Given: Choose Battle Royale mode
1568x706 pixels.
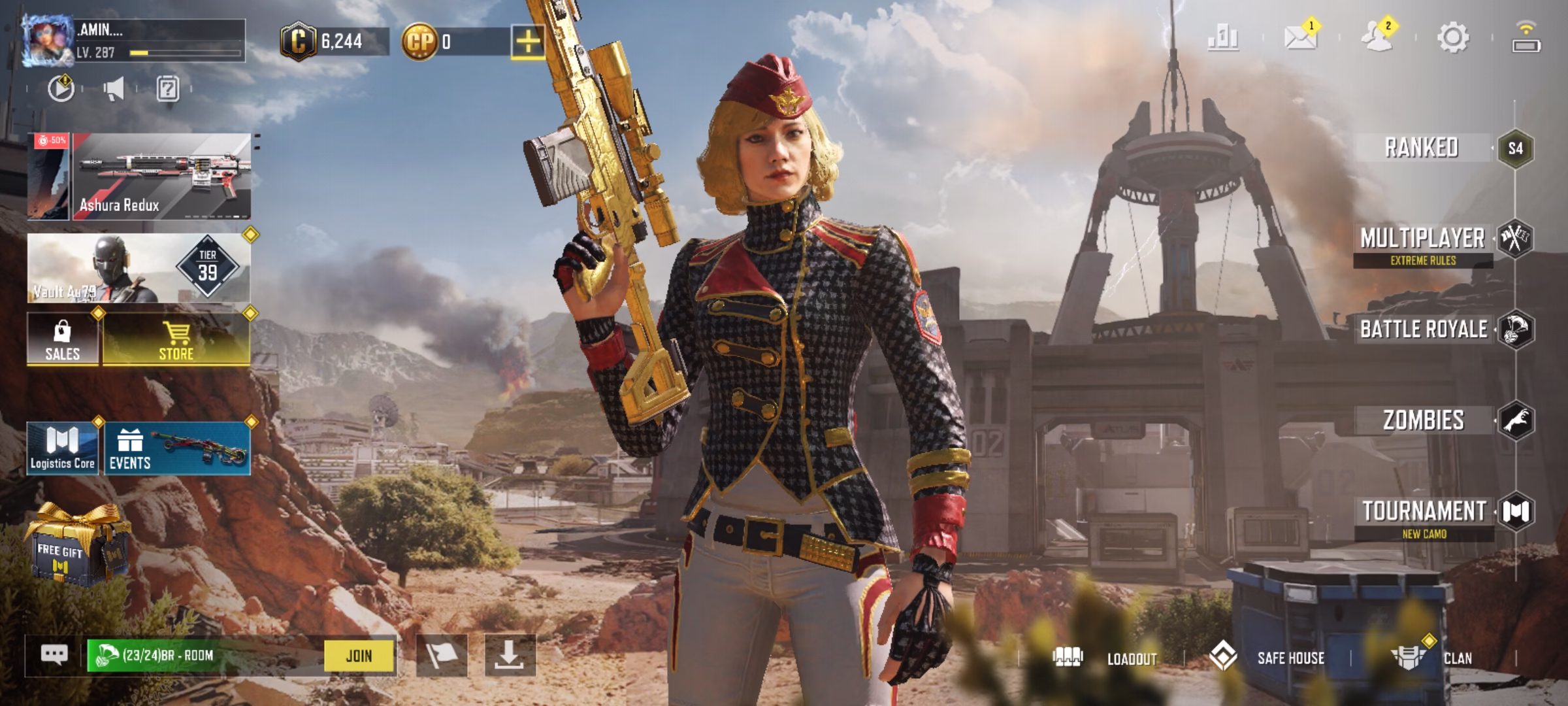Looking at the screenshot, I should 1424,329.
